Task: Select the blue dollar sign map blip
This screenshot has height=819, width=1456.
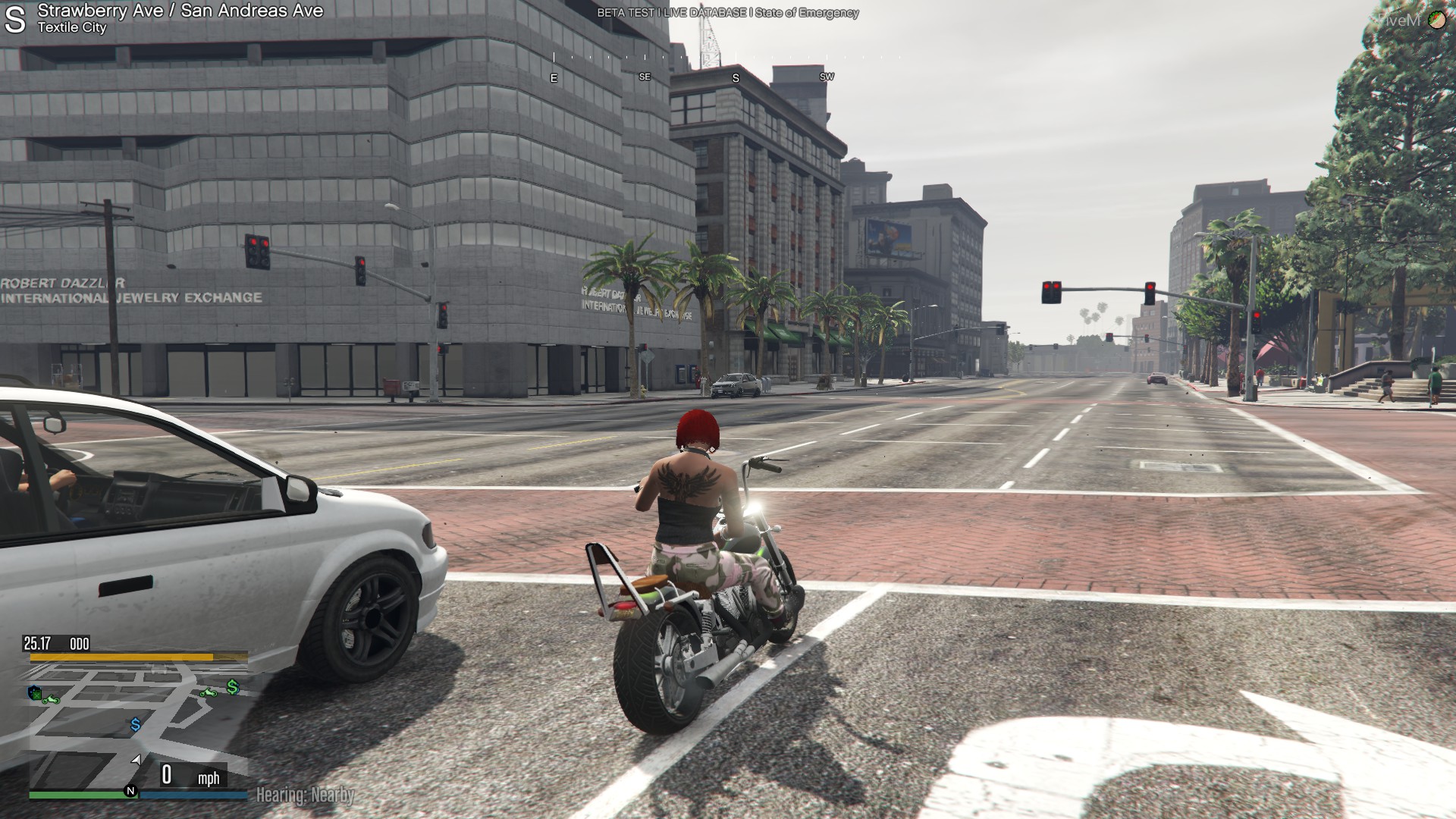Action: 136,725
